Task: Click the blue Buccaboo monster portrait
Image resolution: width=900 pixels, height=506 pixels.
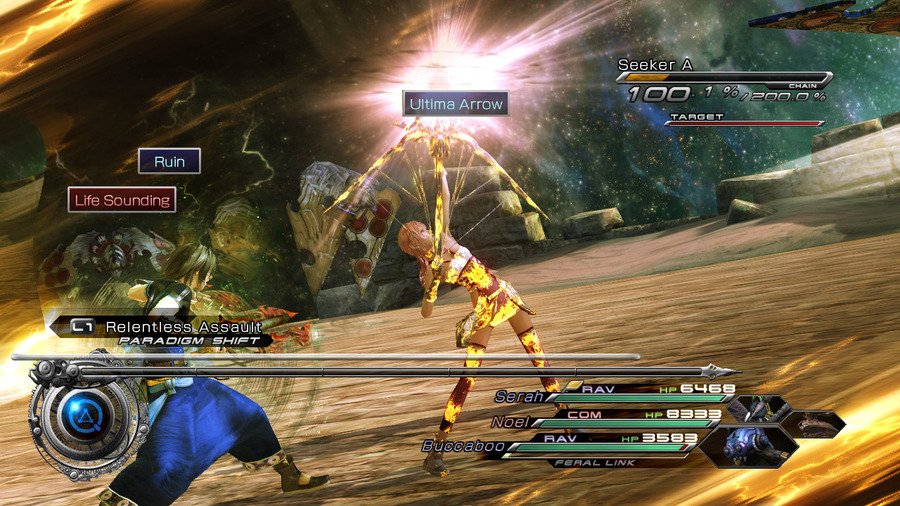Action: pos(742,443)
